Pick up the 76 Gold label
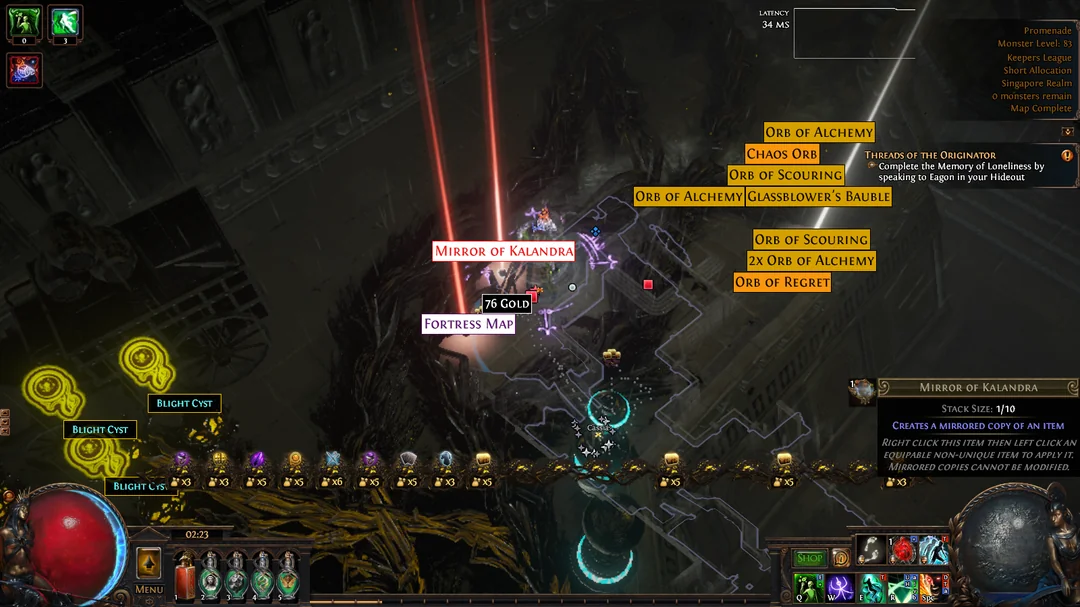 point(506,304)
